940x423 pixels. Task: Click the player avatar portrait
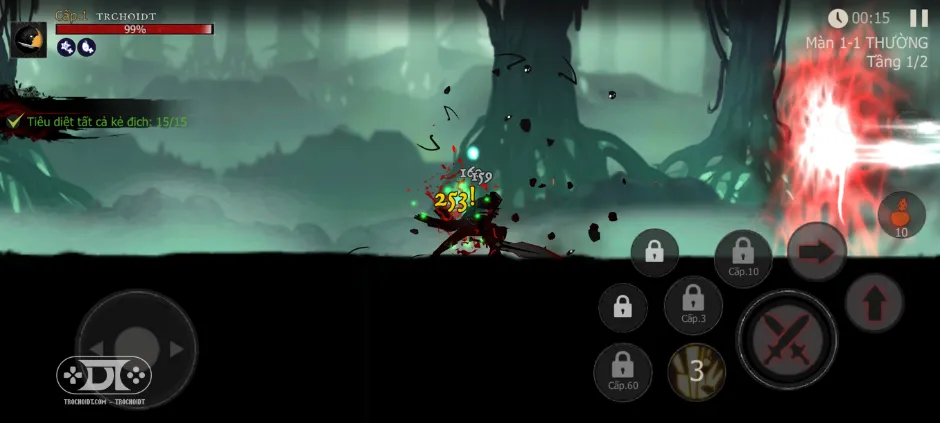[30, 39]
